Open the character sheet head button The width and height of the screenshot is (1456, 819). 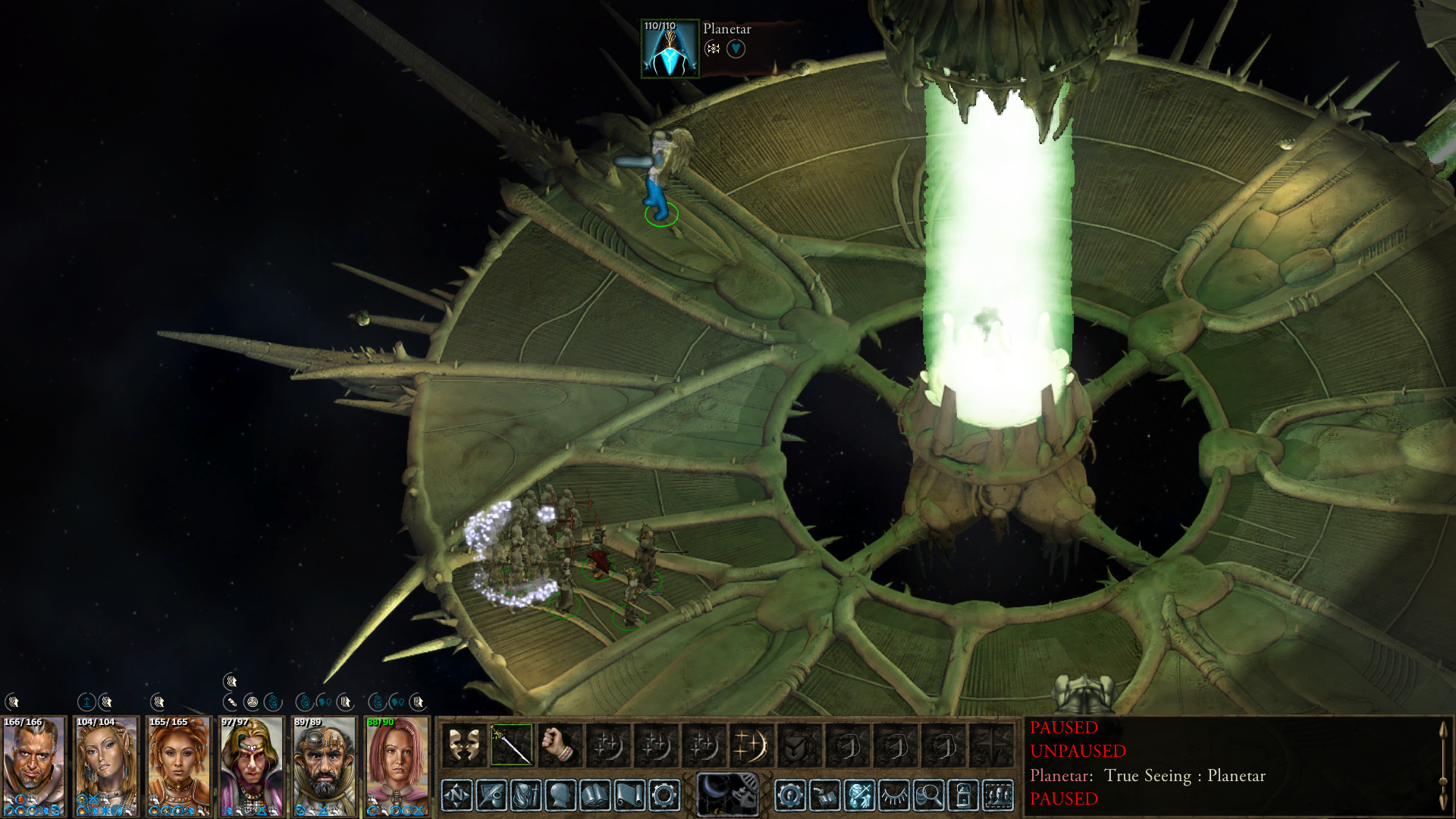pos(560,795)
